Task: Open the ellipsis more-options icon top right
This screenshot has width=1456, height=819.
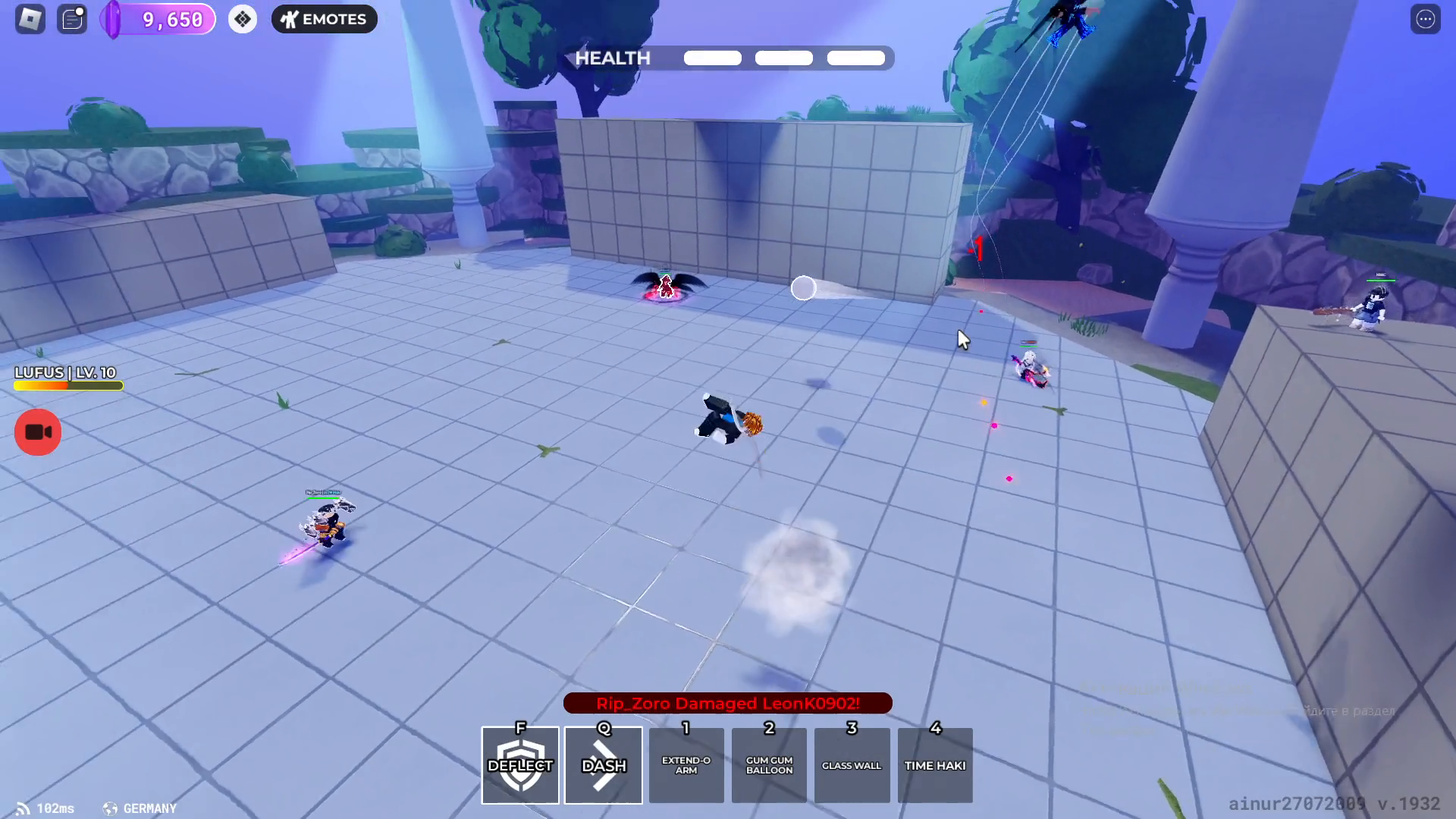Action: [1425, 19]
